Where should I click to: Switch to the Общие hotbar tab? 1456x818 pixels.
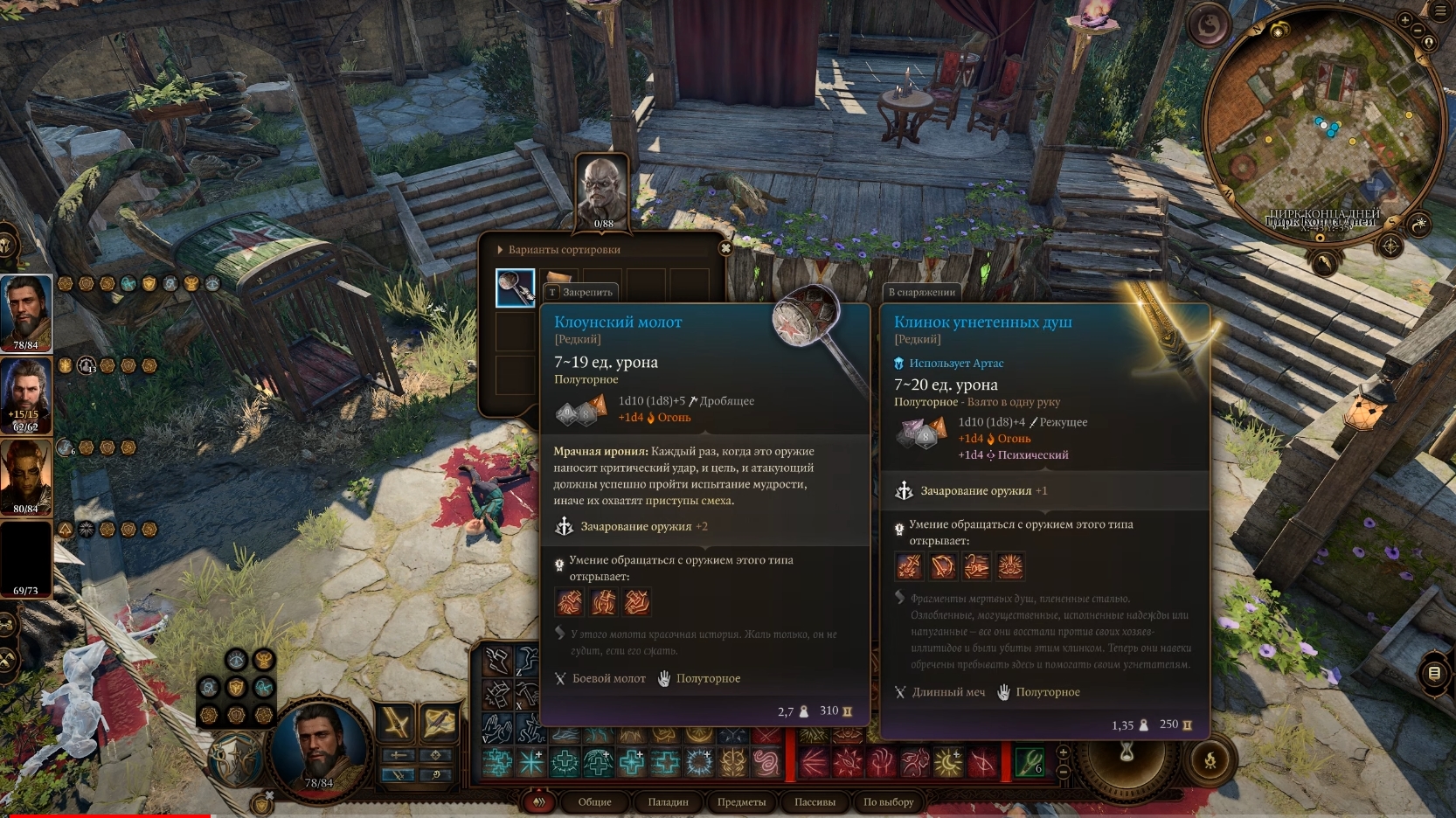(594, 802)
